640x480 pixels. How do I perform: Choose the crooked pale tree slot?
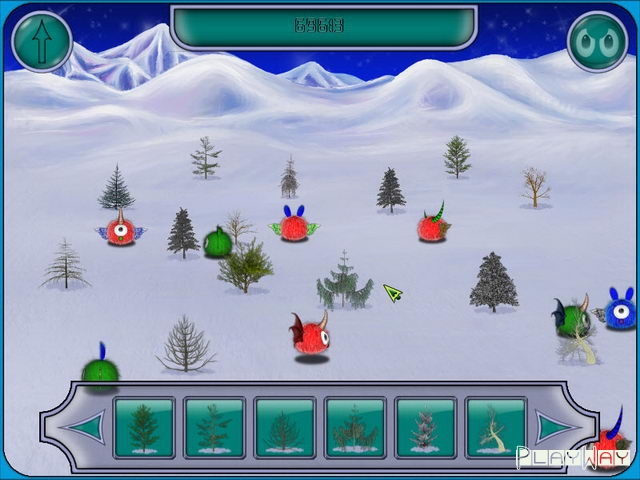coord(496,428)
